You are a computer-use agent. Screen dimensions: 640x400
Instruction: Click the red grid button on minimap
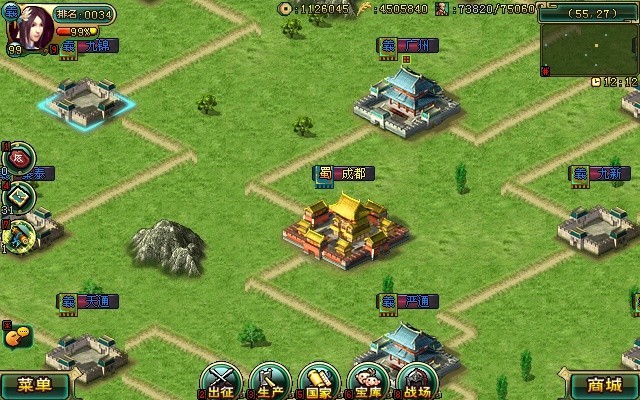click(545, 70)
